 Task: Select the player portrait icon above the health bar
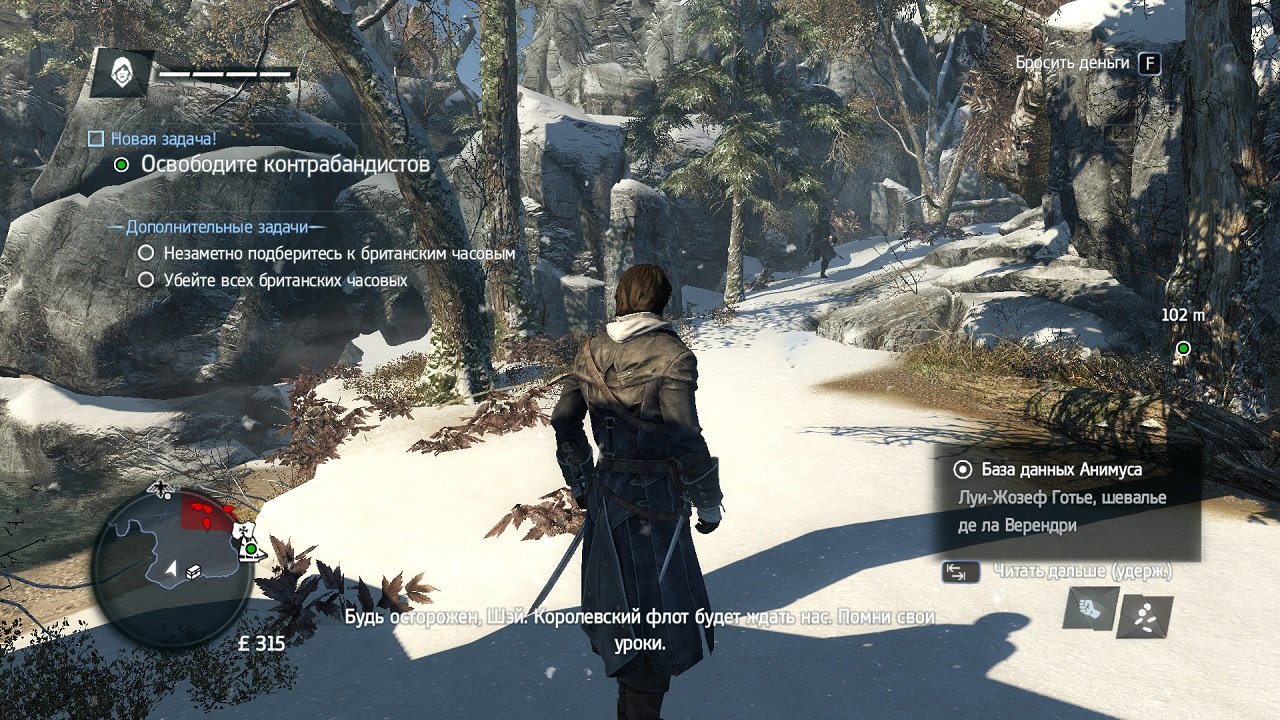click(x=123, y=71)
